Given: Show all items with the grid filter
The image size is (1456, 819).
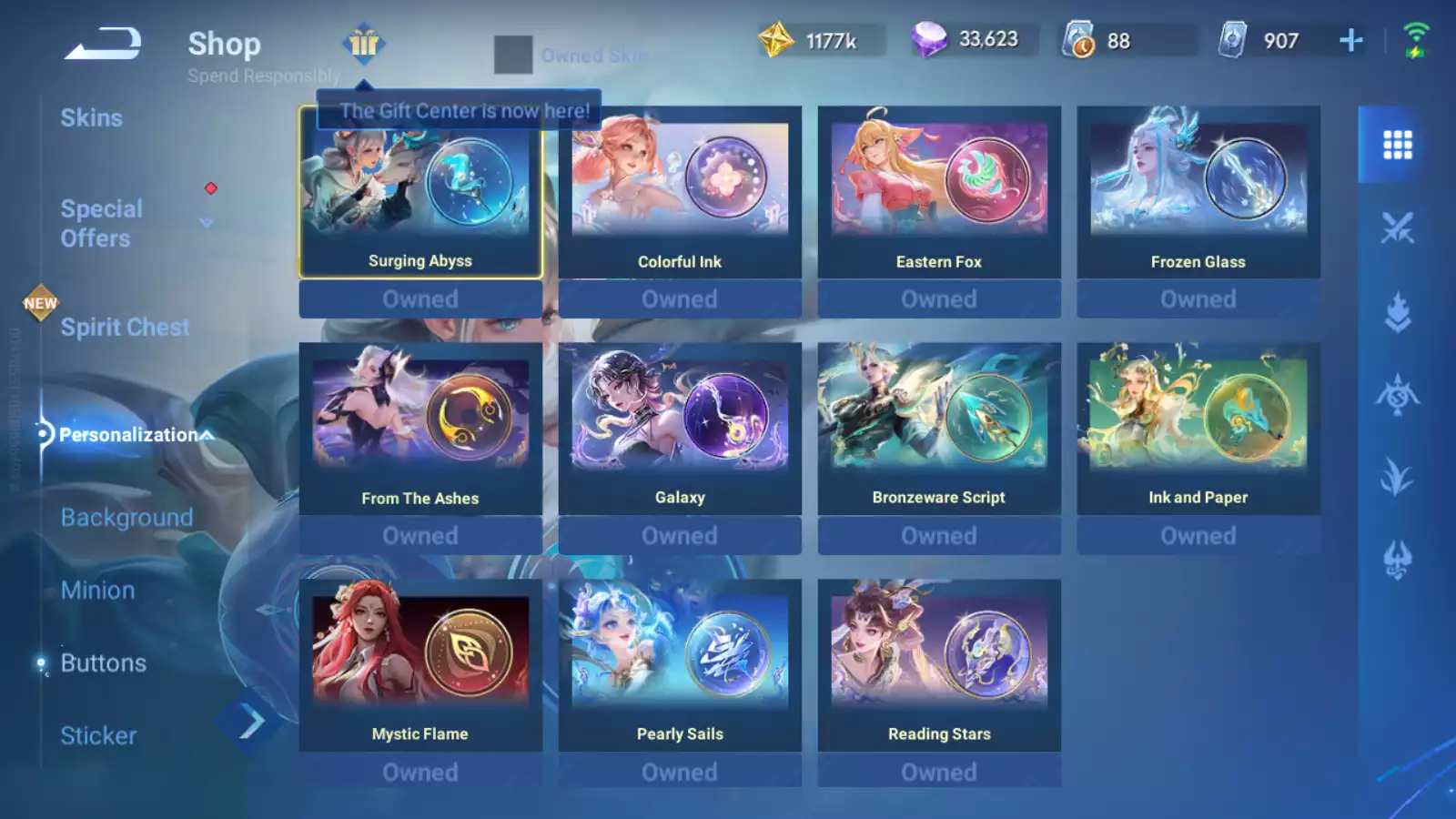Looking at the screenshot, I should [x=1397, y=145].
